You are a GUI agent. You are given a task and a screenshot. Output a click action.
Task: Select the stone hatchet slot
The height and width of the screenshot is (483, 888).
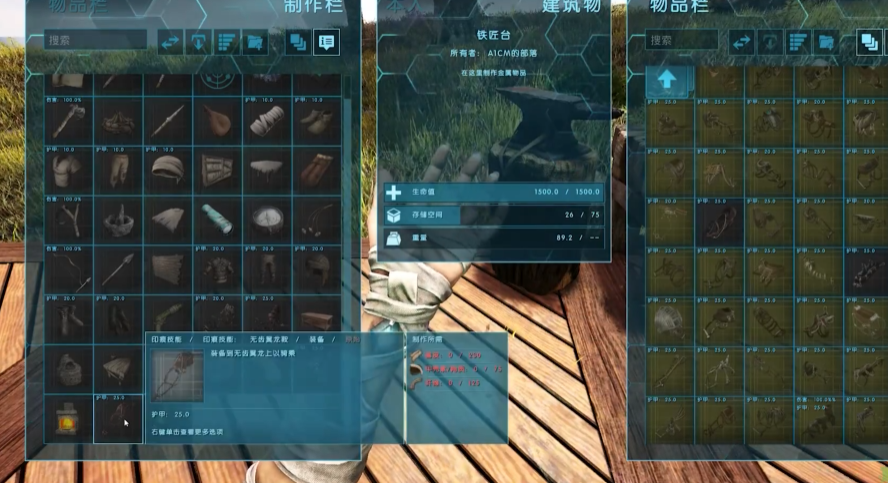[x=69, y=122]
